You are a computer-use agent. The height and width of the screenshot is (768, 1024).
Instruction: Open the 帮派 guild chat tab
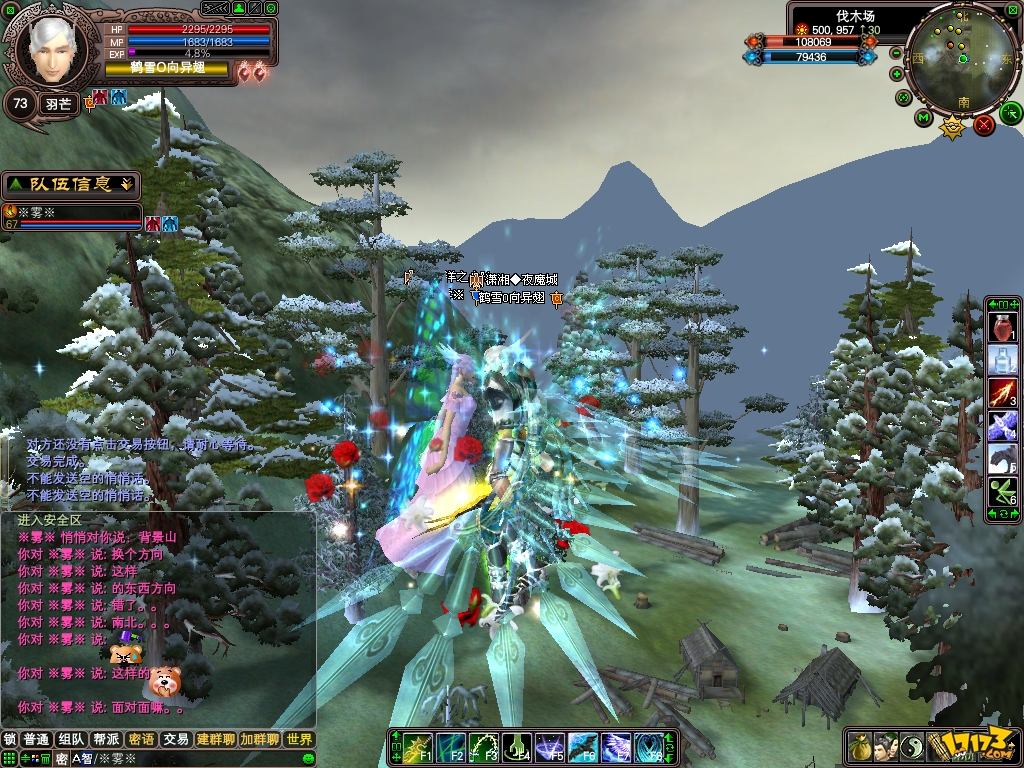click(x=106, y=740)
